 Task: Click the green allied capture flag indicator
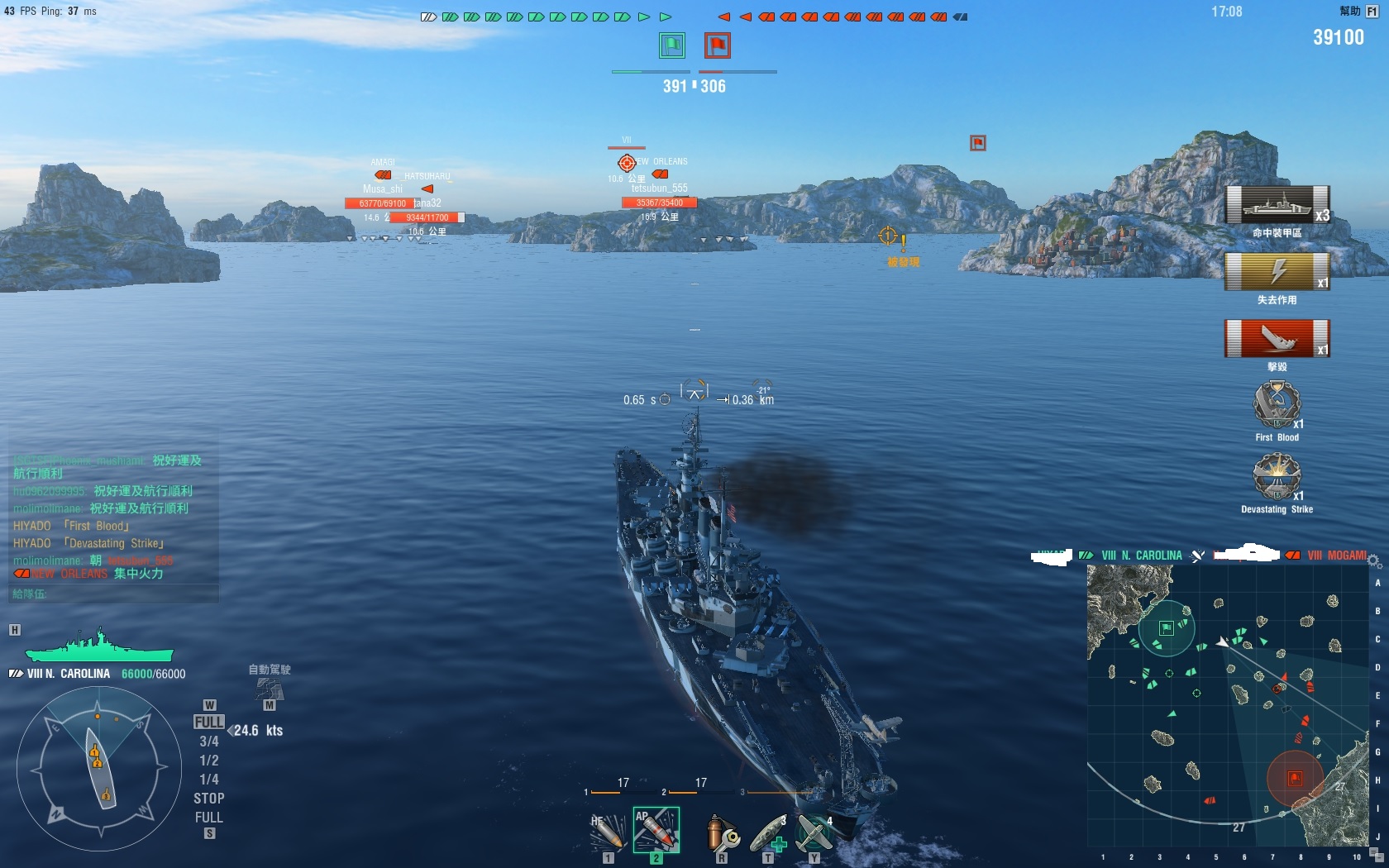672,45
